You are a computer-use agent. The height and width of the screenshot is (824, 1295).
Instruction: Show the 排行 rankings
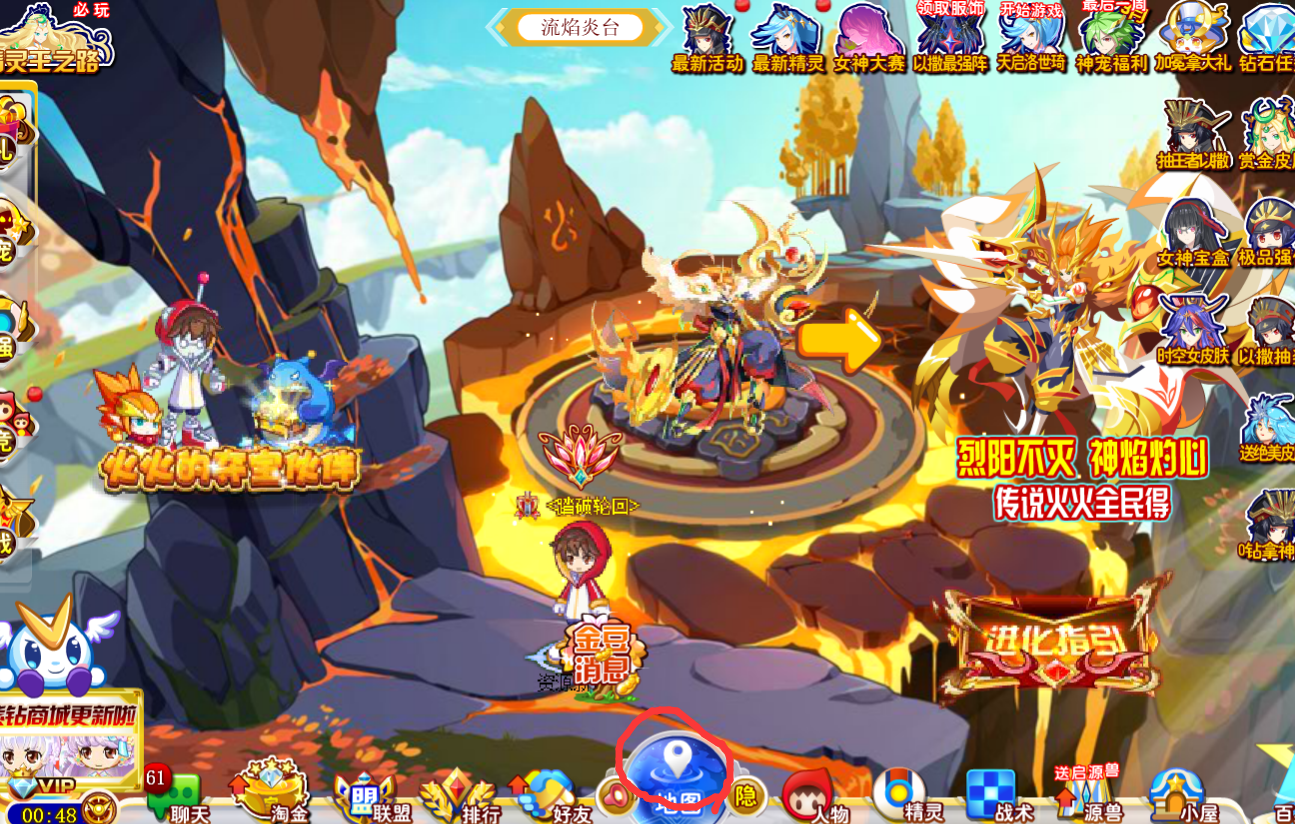460,797
